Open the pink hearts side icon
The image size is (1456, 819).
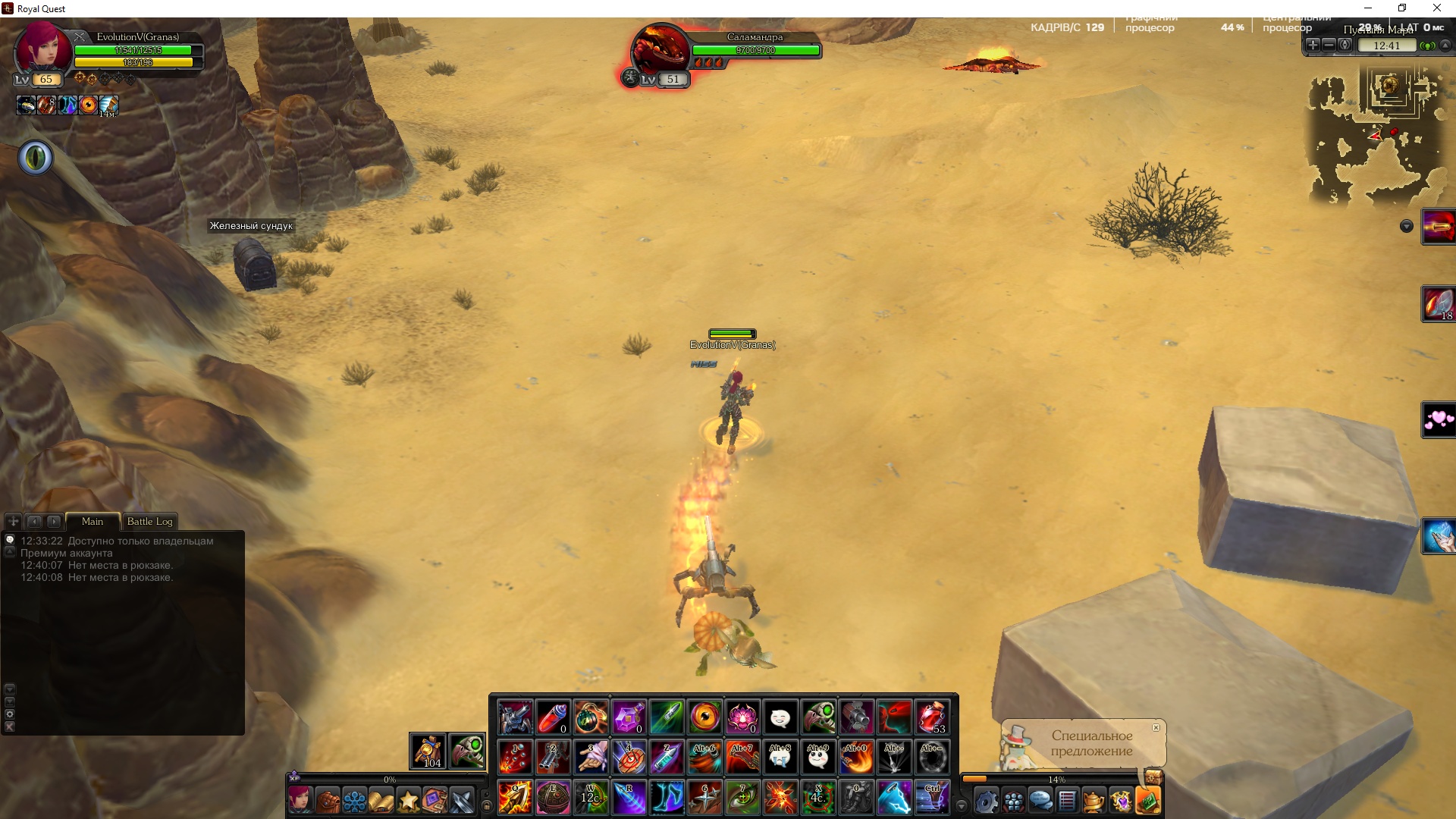(x=1439, y=419)
